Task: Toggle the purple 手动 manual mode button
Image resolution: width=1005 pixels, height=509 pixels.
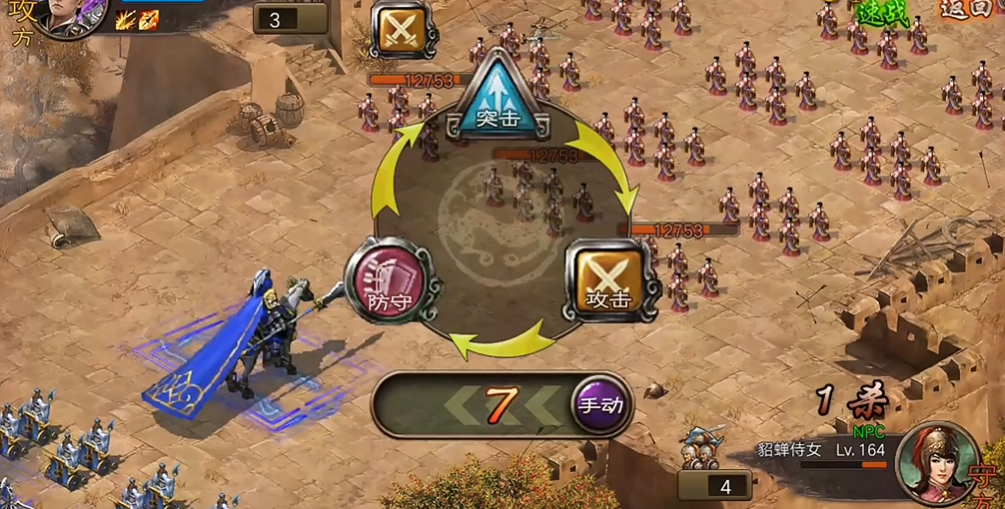Action: pyautogui.click(x=601, y=405)
